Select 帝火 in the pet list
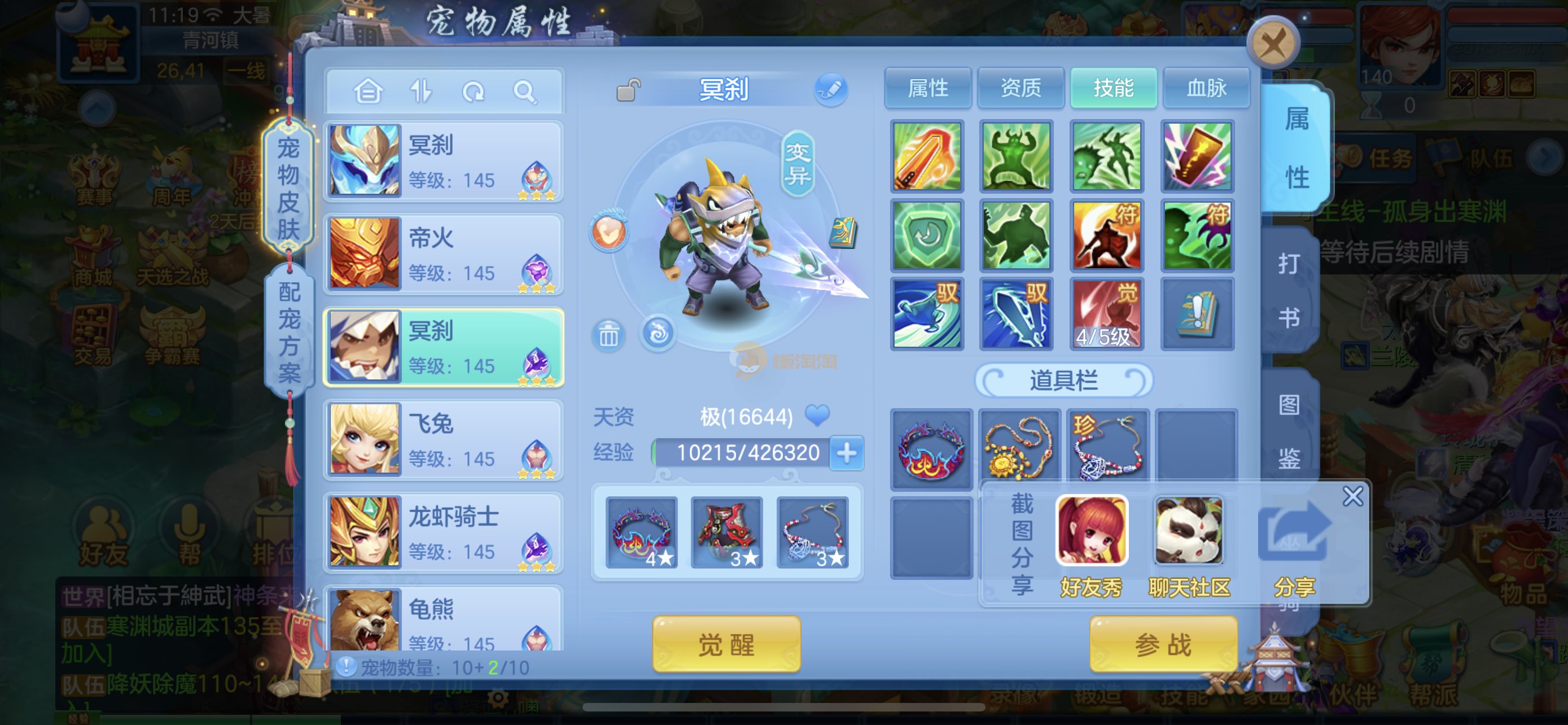Screen dimensions: 1568x725 443,254
